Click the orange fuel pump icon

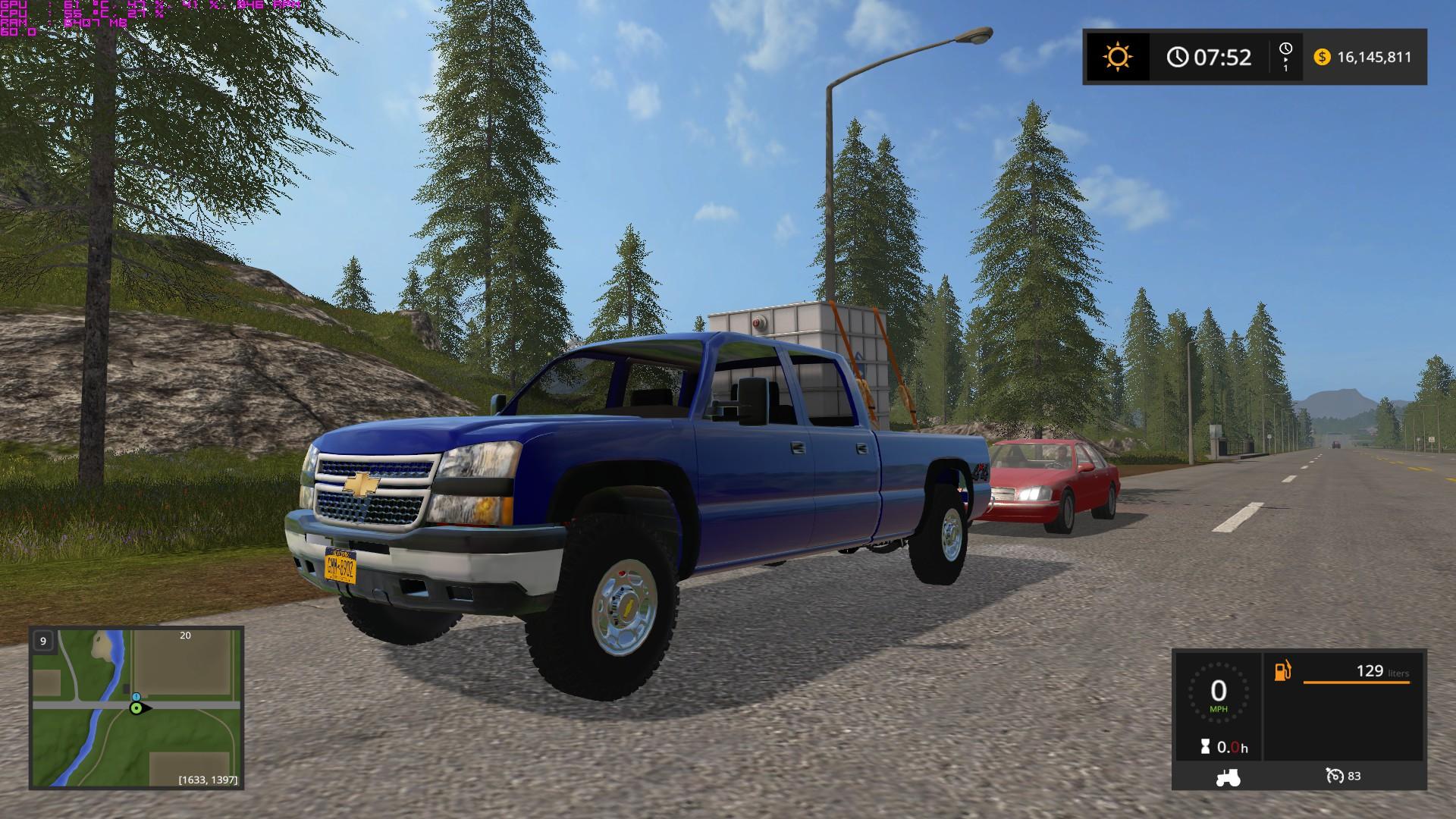point(1282,671)
